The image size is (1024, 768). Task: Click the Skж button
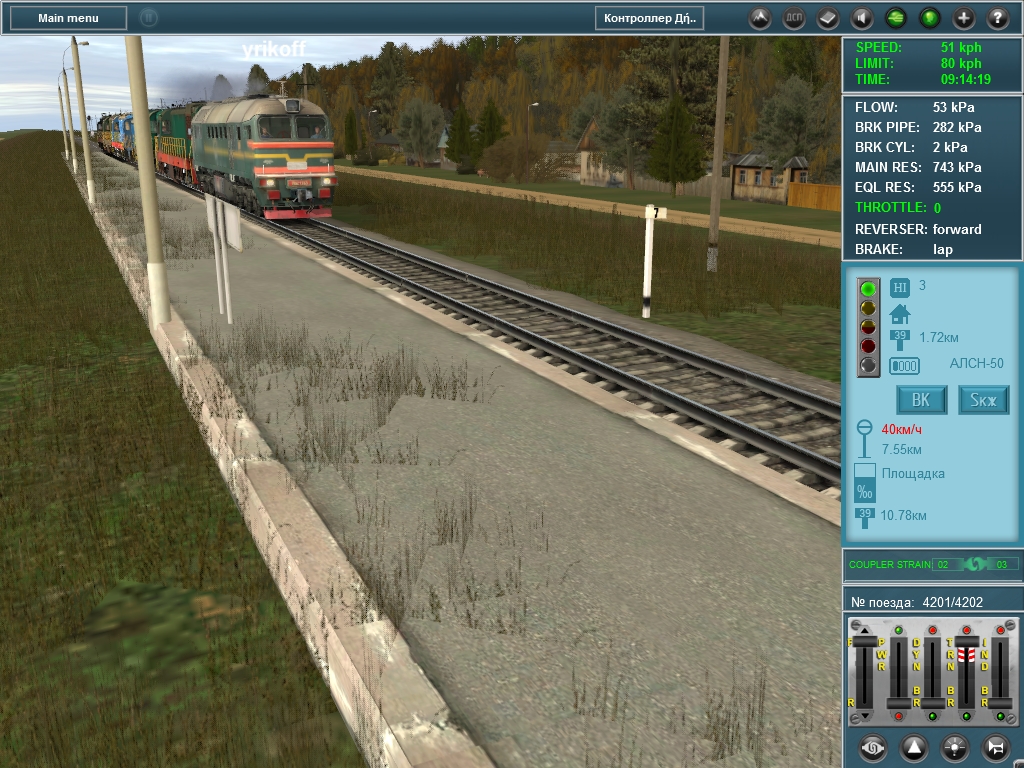[984, 400]
